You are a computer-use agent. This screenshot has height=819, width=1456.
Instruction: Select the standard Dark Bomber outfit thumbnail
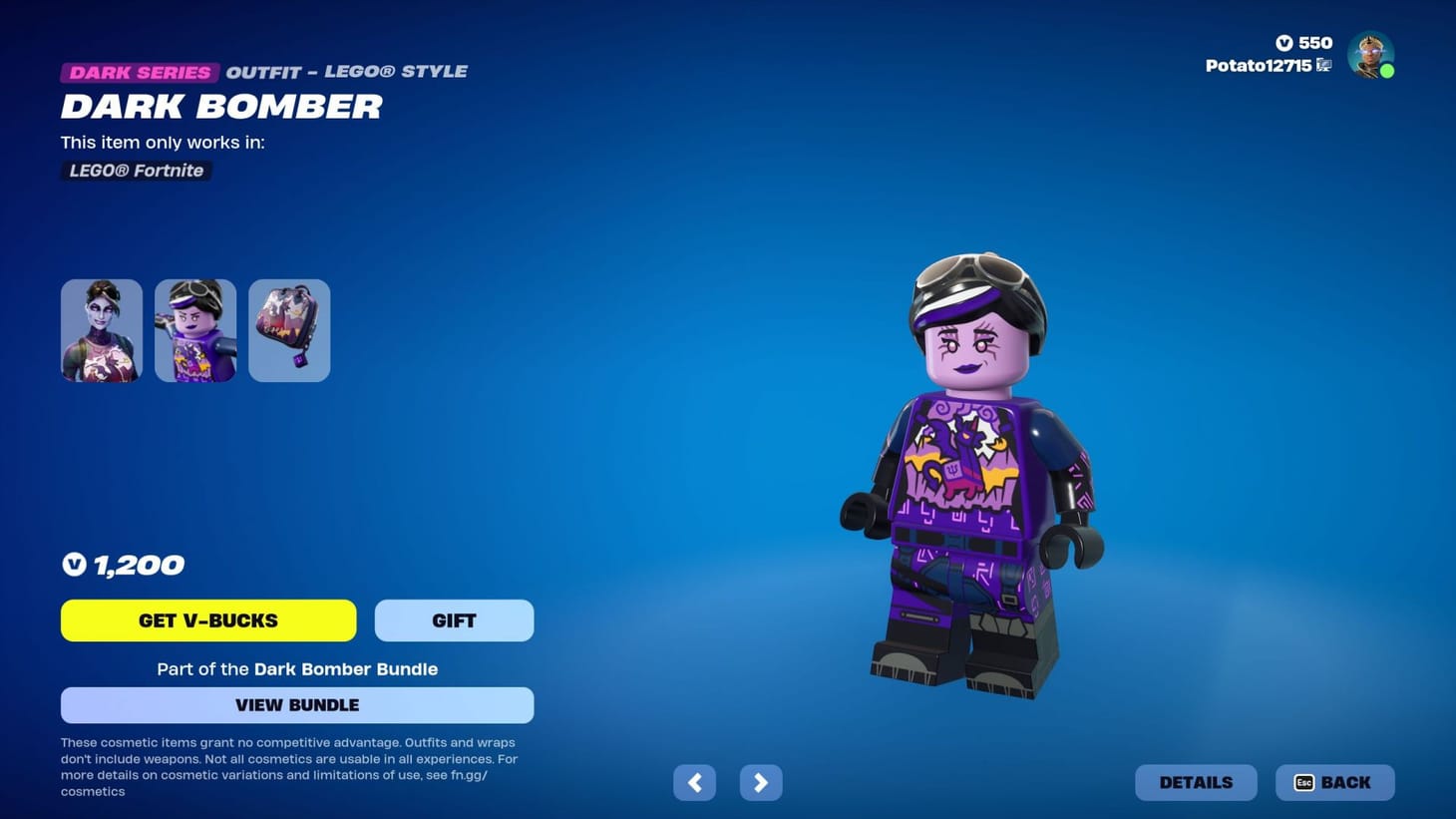point(101,330)
